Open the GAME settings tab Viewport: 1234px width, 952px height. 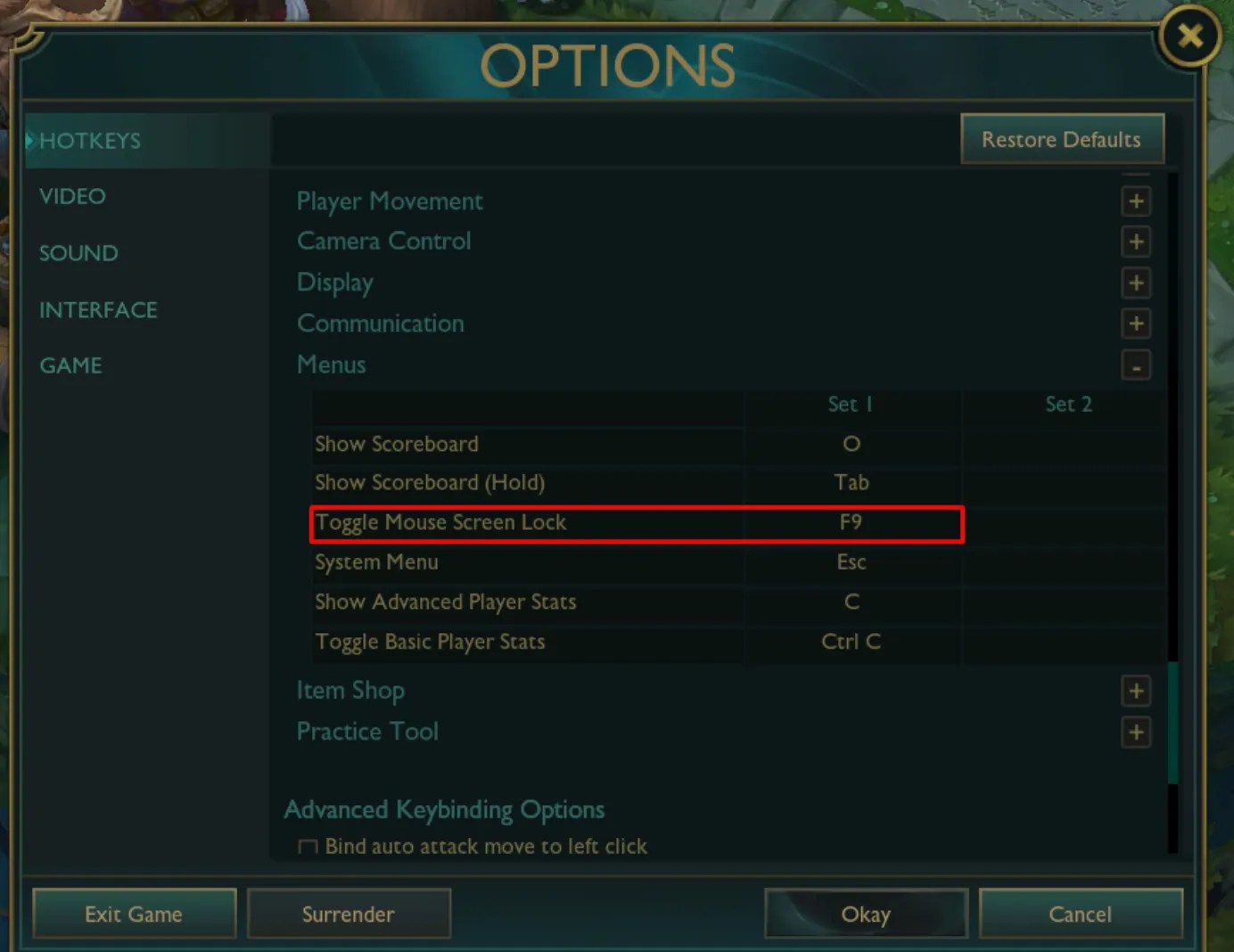coord(70,365)
